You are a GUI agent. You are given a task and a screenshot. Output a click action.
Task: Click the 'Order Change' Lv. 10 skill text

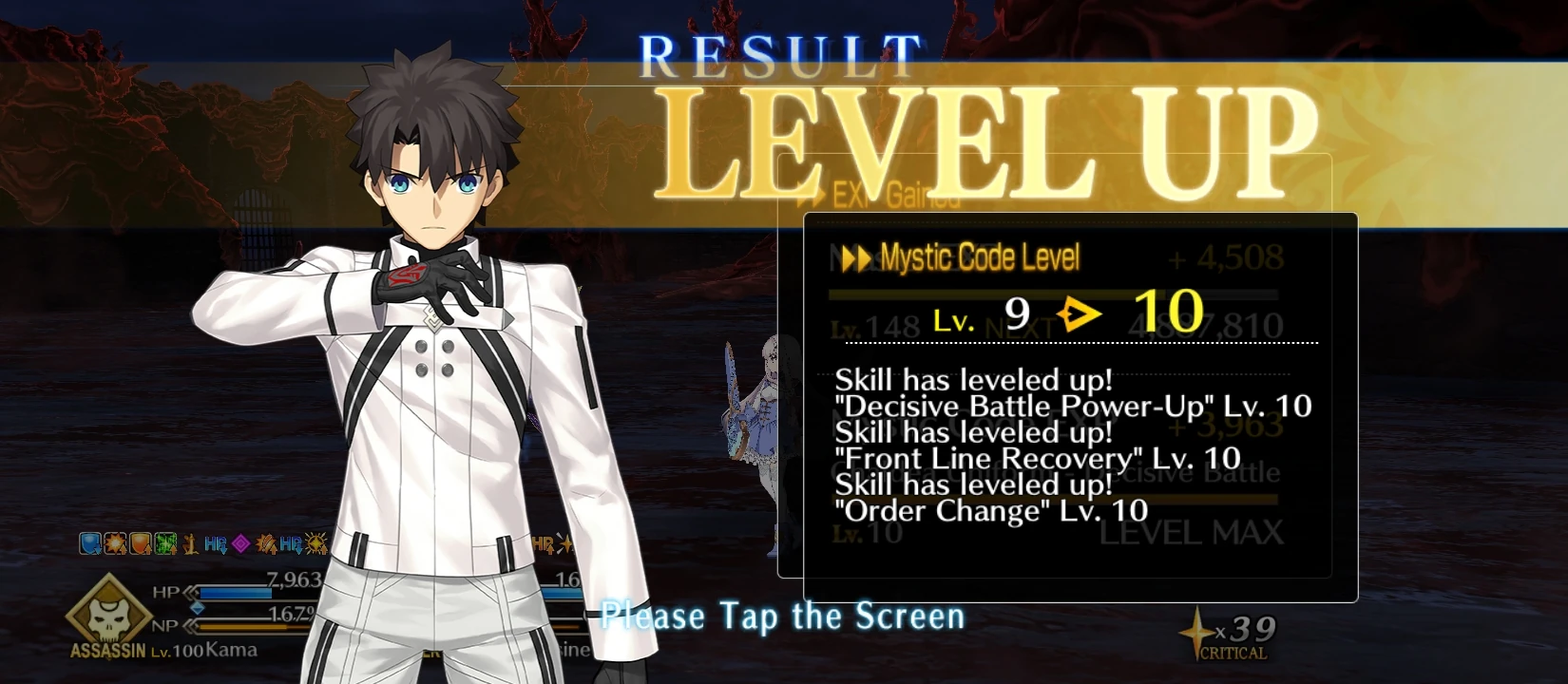(988, 512)
